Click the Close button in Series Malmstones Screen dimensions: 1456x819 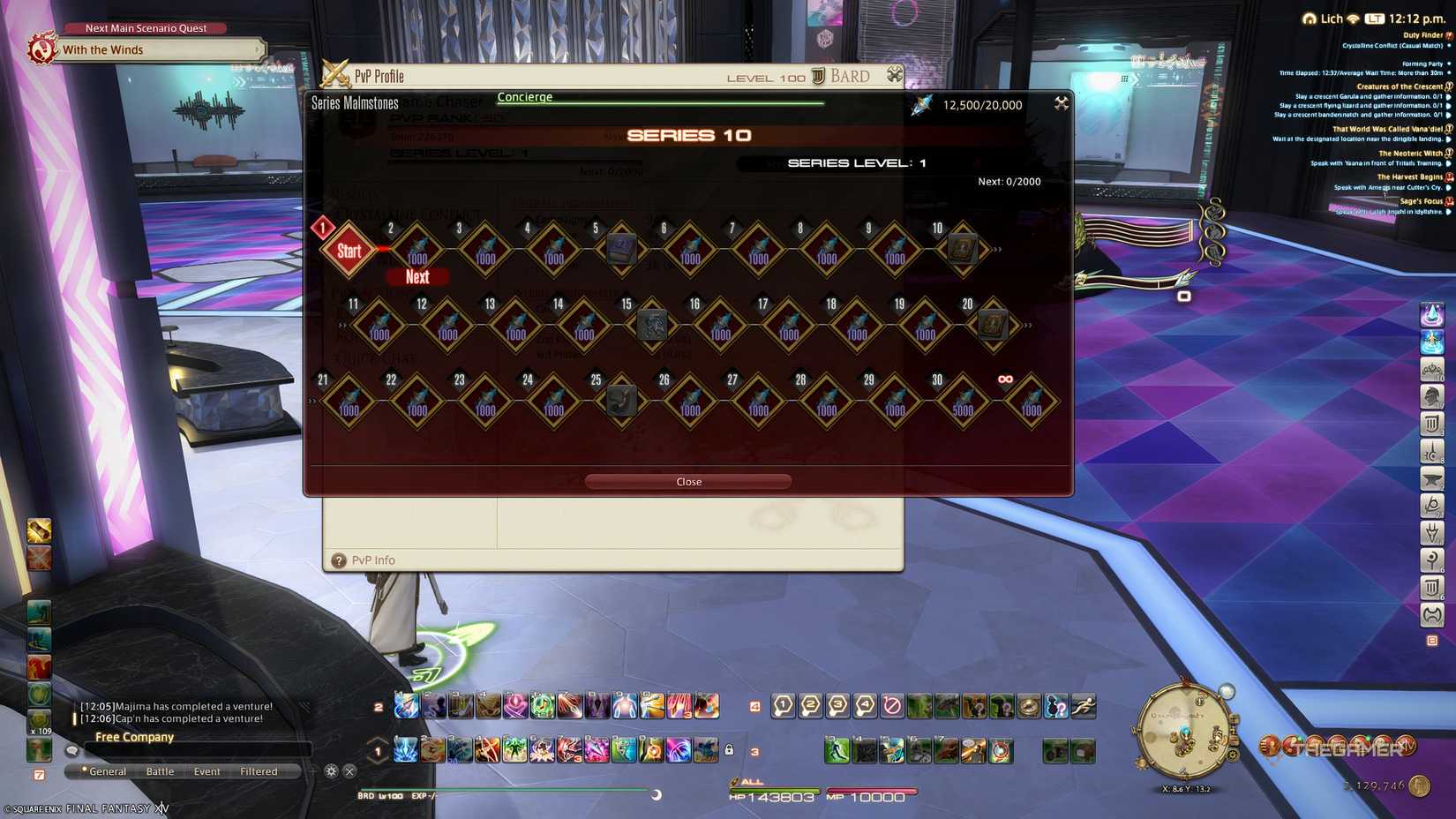(688, 482)
